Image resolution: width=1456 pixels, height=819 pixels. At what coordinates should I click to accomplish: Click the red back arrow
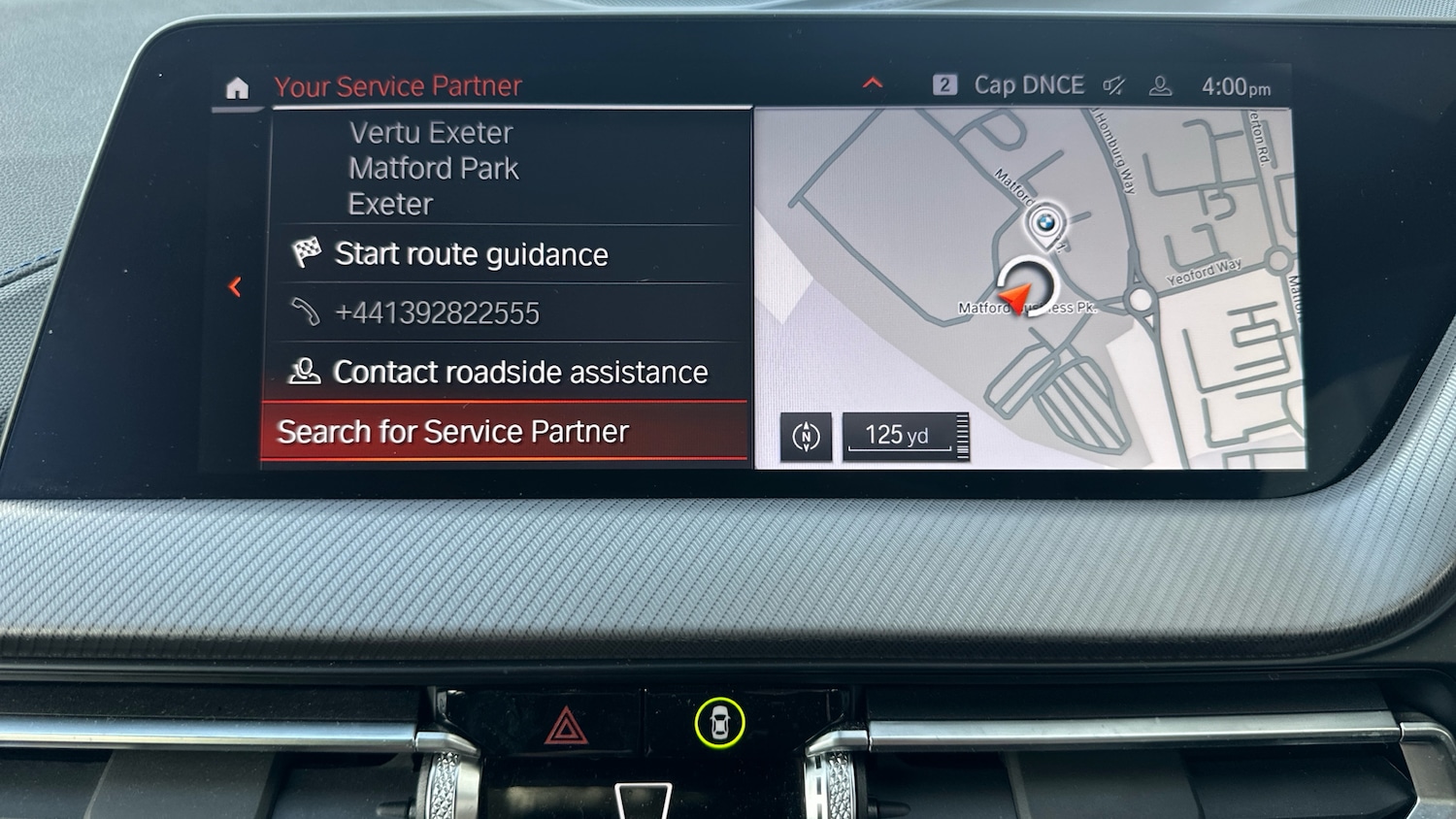tap(235, 287)
